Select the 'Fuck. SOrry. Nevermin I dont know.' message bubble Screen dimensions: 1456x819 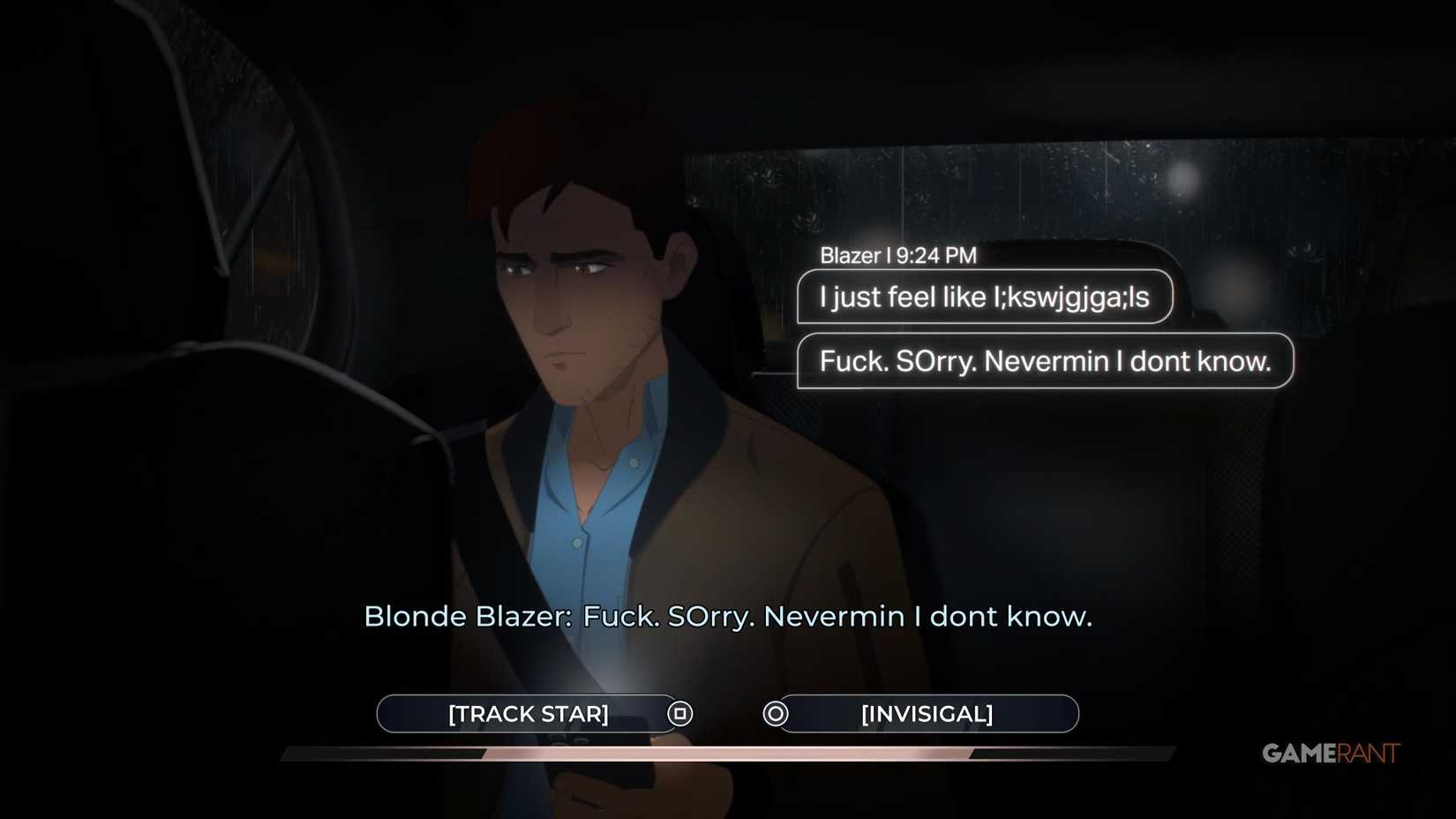pyautogui.click(x=1045, y=360)
